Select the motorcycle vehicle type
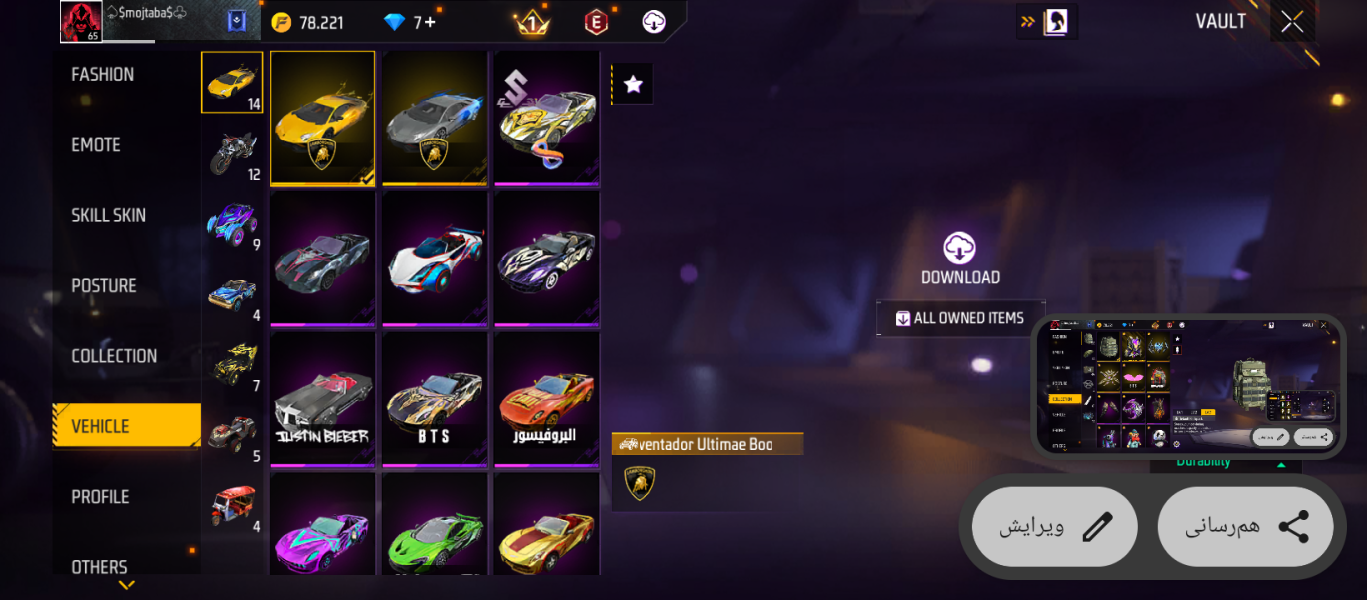This screenshot has height=600, width=1367. 233,154
